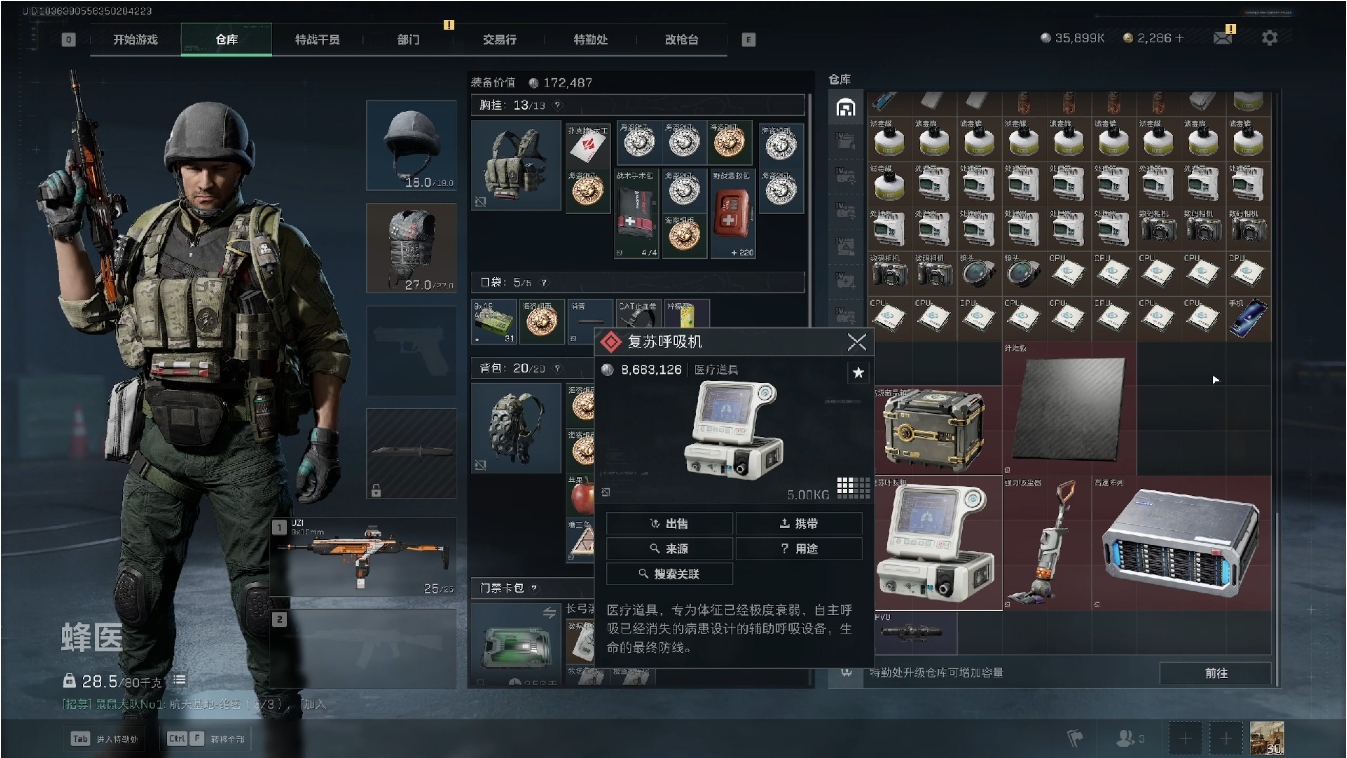1347x758 pixels.
Task: Select the equipped body armor slot
Action: (410, 248)
